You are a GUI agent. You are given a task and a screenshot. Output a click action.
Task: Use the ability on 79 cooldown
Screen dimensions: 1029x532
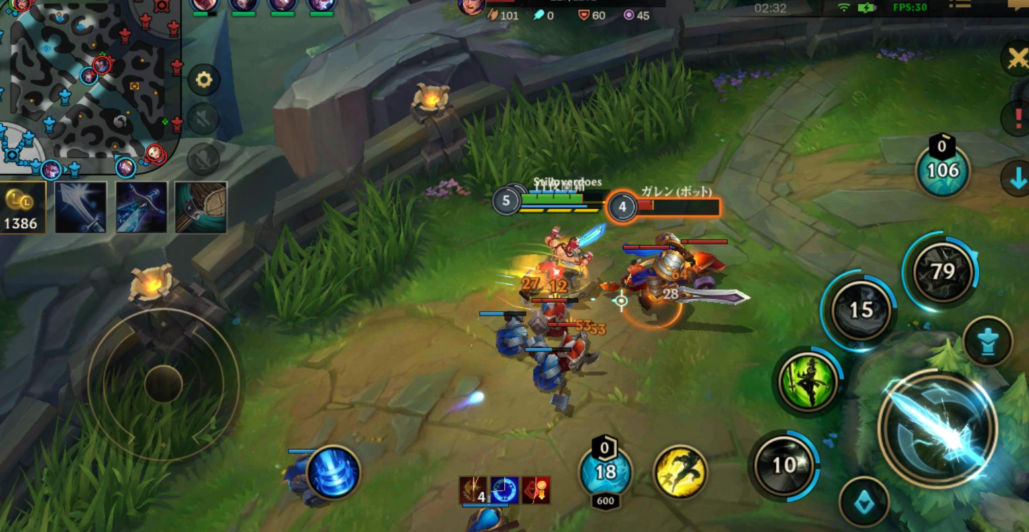click(x=941, y=271)
